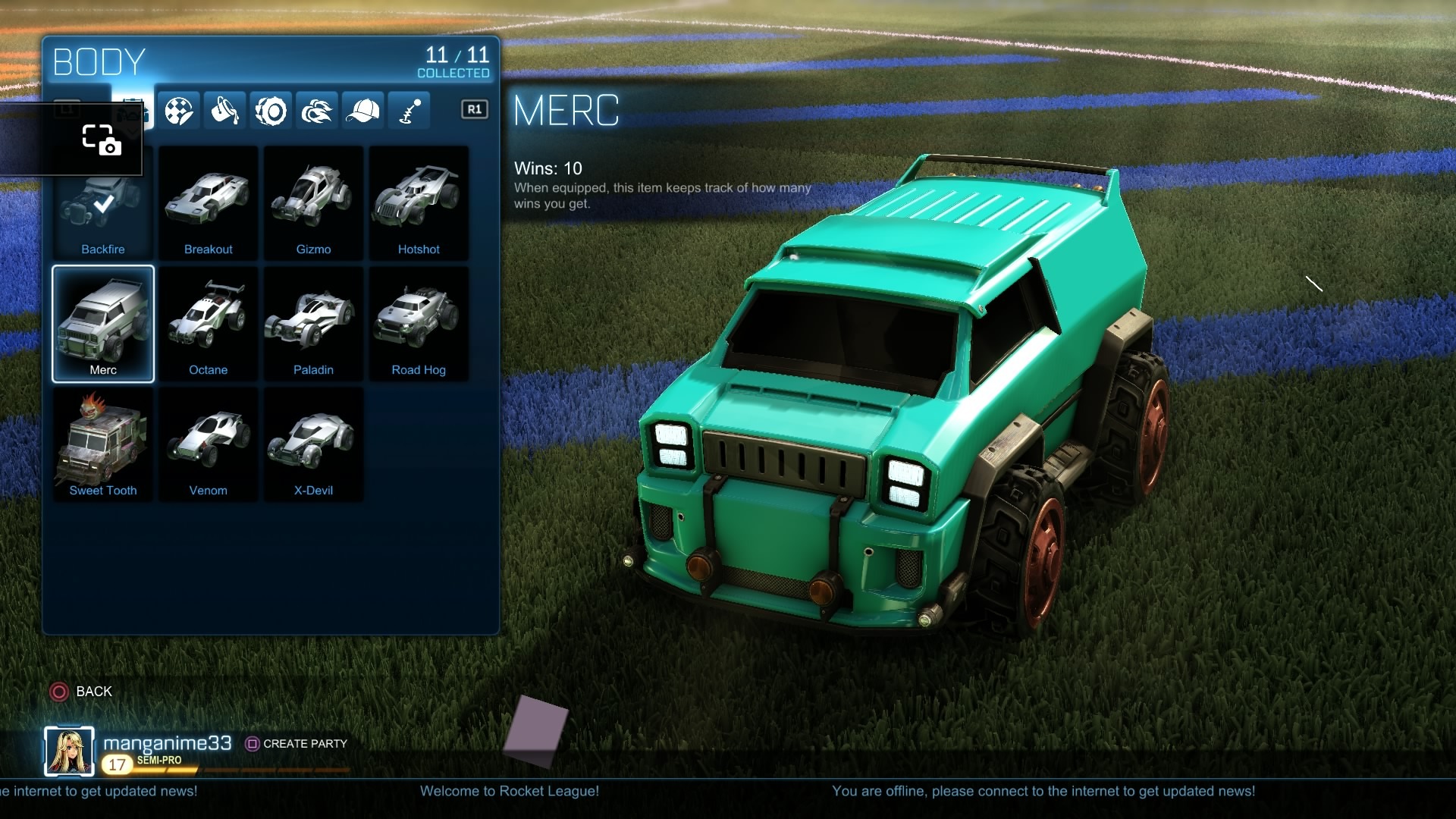Choose the X-Devil body
Viewport: 1456px width, 819px height.
(x=313, y=444)
